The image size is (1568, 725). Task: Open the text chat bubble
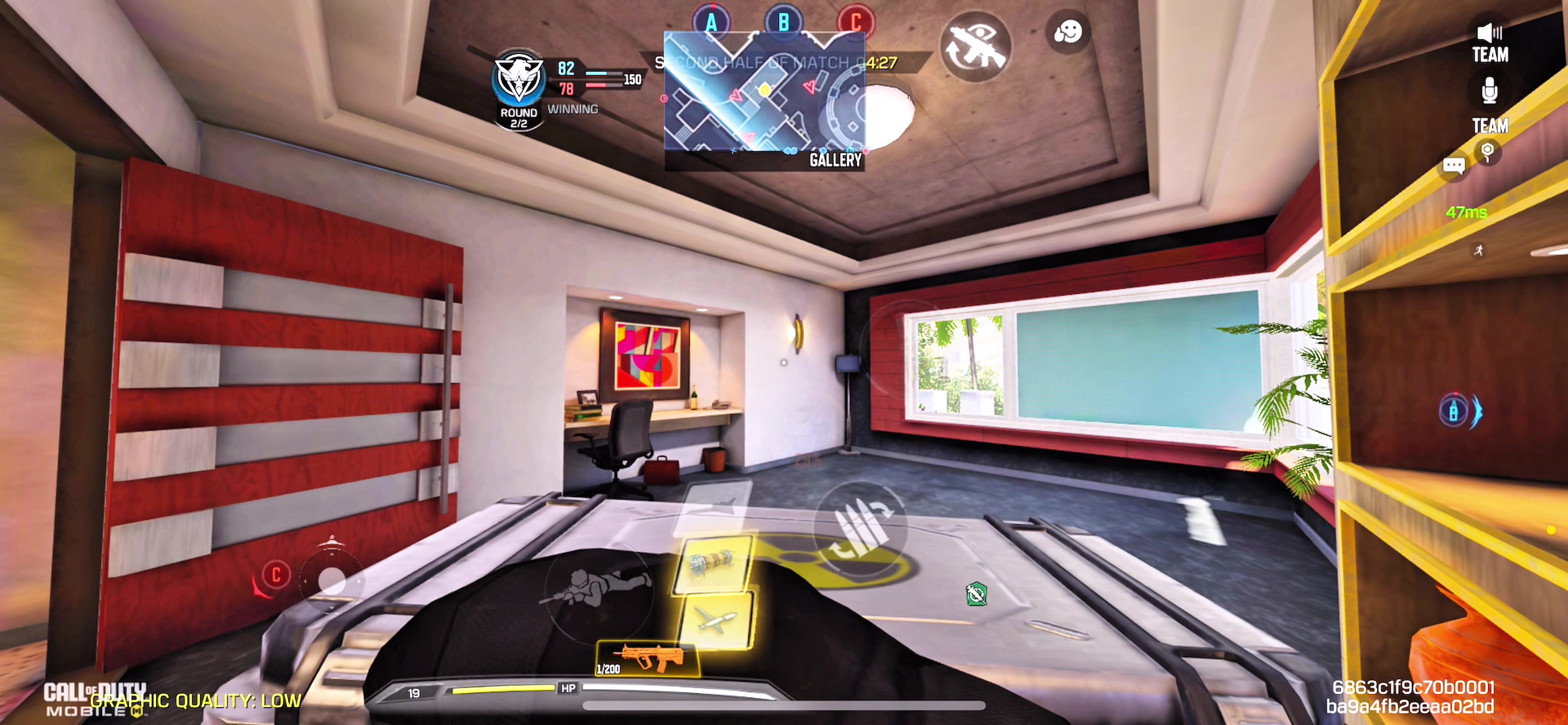(1454, 166)
